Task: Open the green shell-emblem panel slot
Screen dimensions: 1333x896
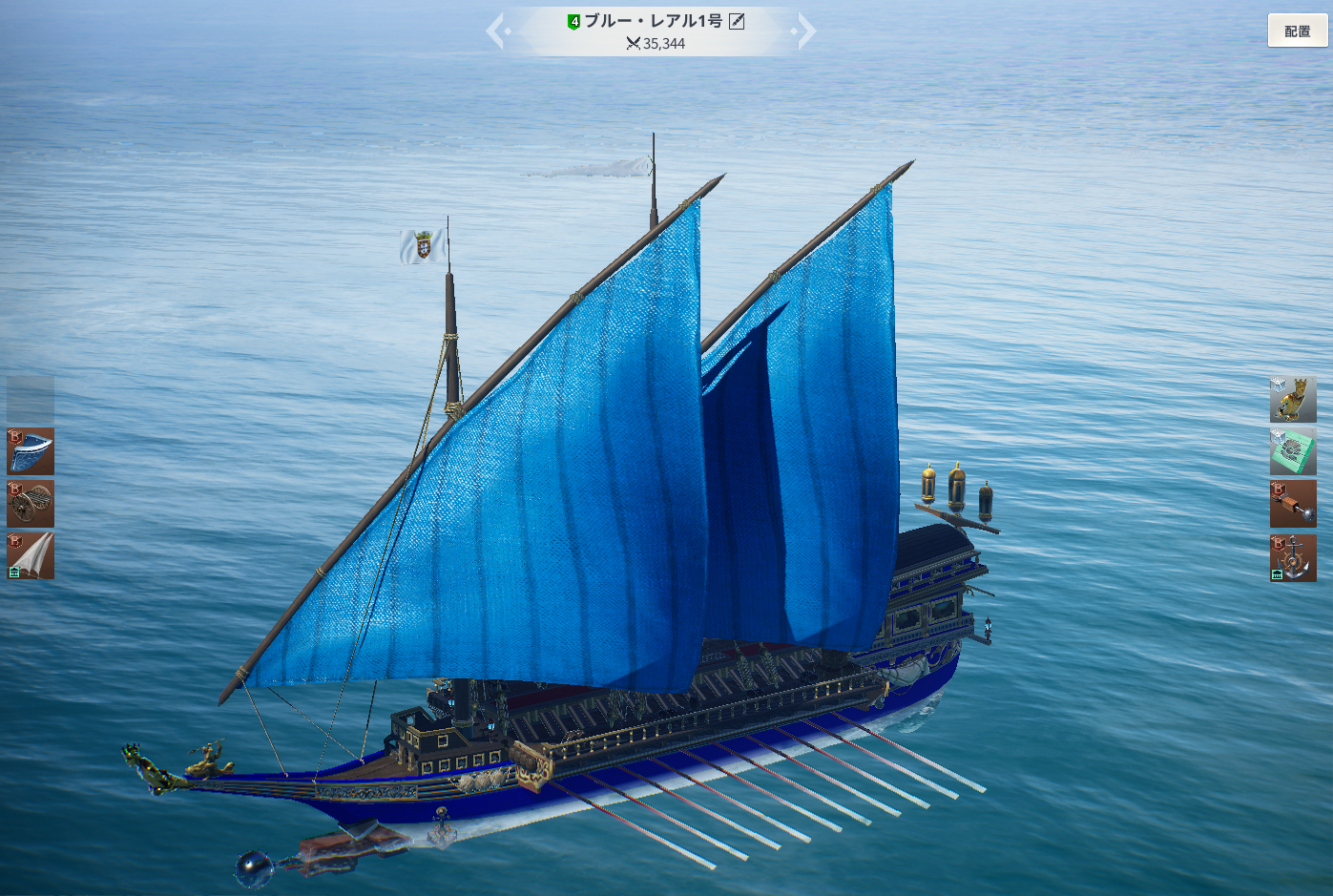Action: pyautogui.click(x=1293, y=451)
